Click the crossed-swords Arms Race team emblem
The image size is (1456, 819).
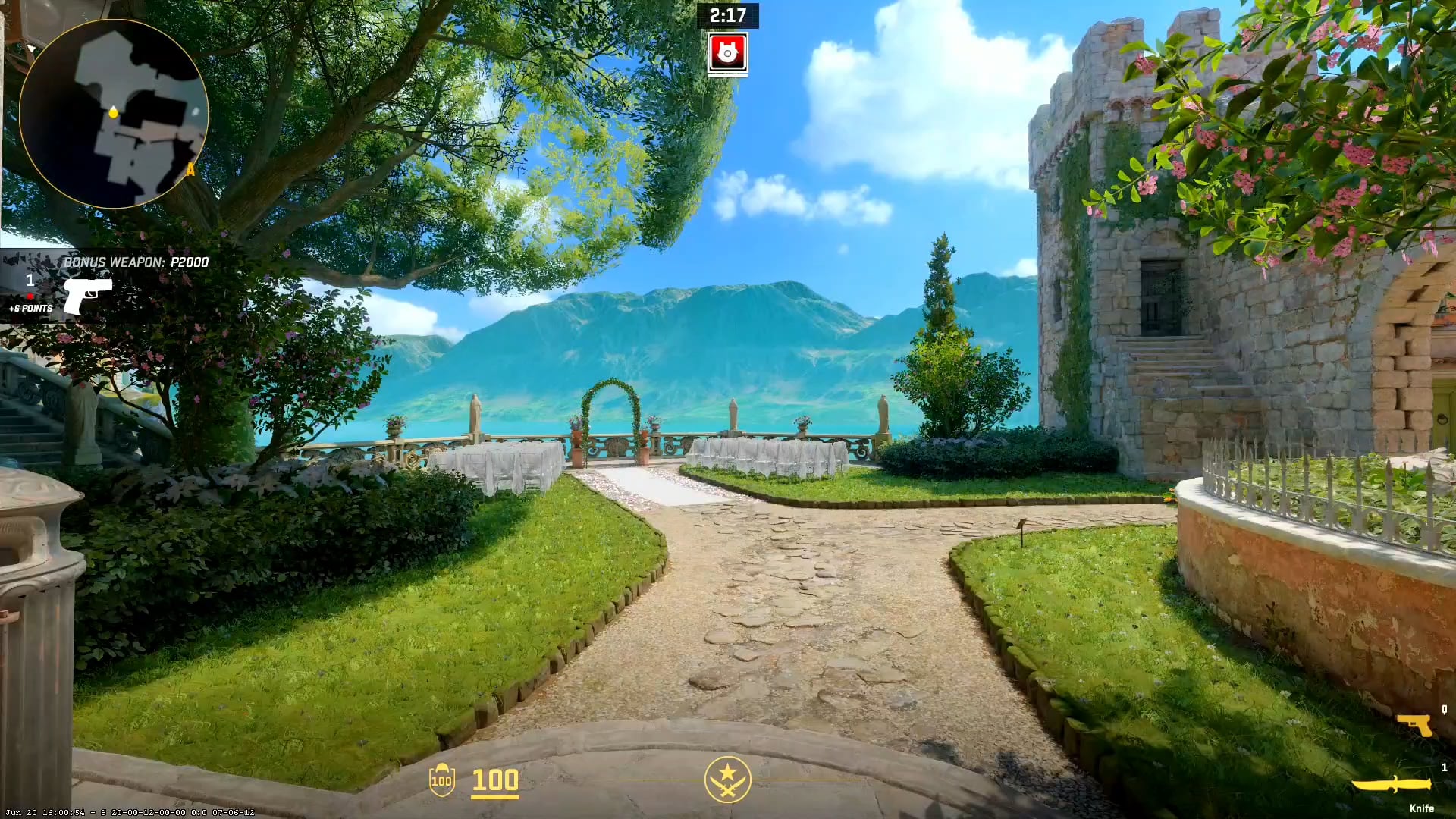(x=727, y=778)
